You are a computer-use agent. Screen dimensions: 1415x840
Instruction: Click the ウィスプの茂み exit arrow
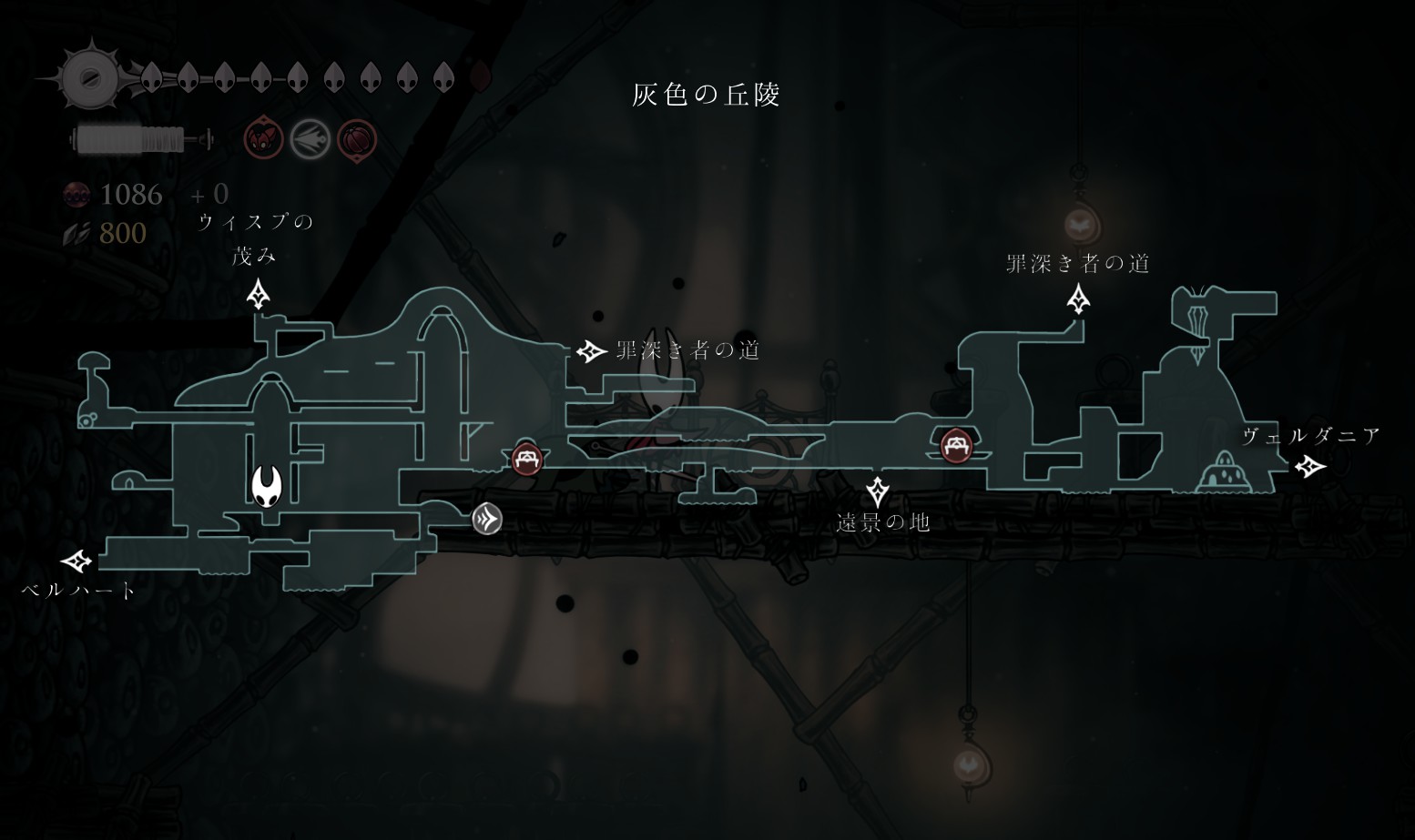pyautogui.click(x=259, y=295)
